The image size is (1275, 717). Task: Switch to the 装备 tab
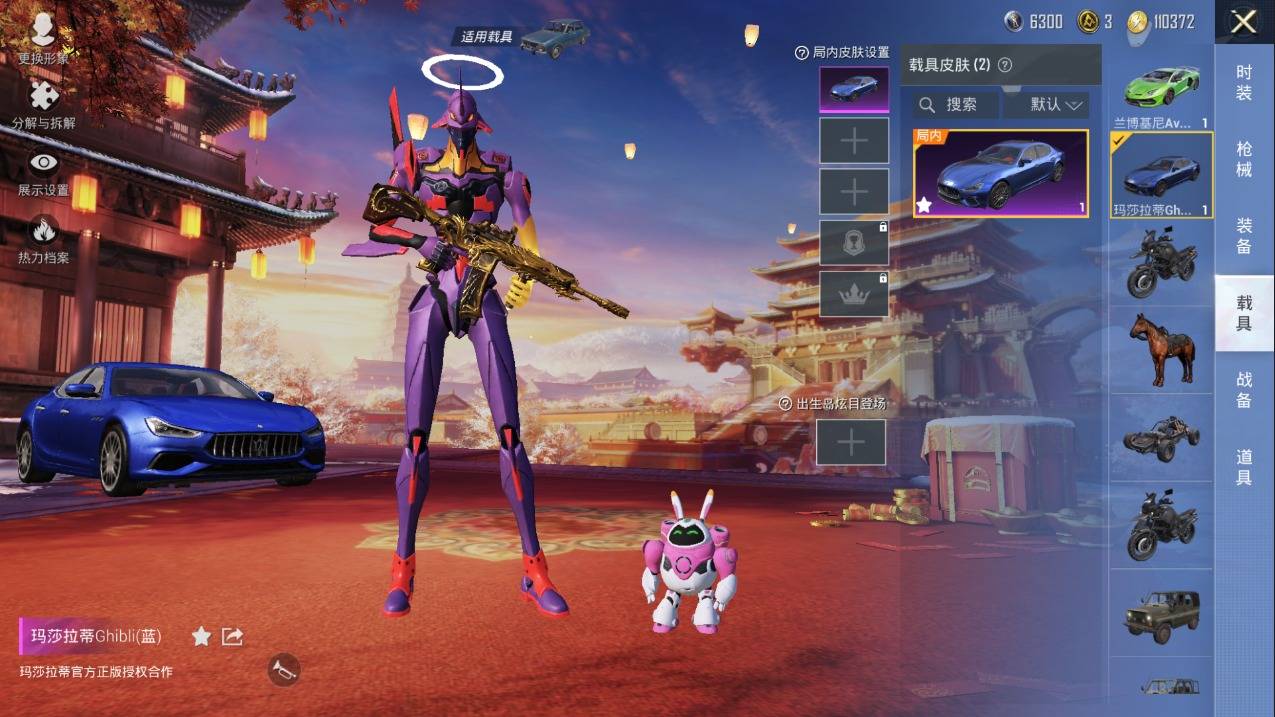1244,235
